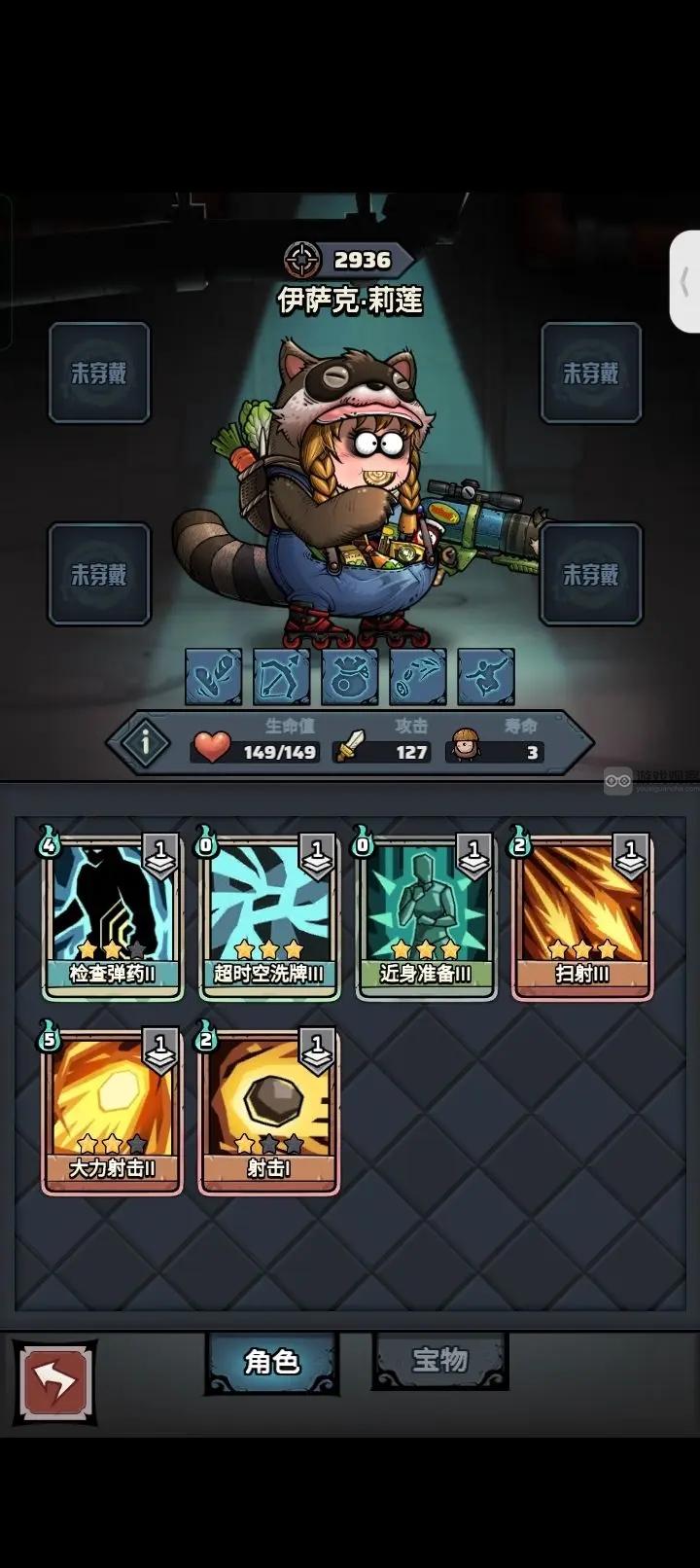The image size is (700, 1568).
Task: Choose the 超时空洗牌III card
Action: (x=269, y=914)
